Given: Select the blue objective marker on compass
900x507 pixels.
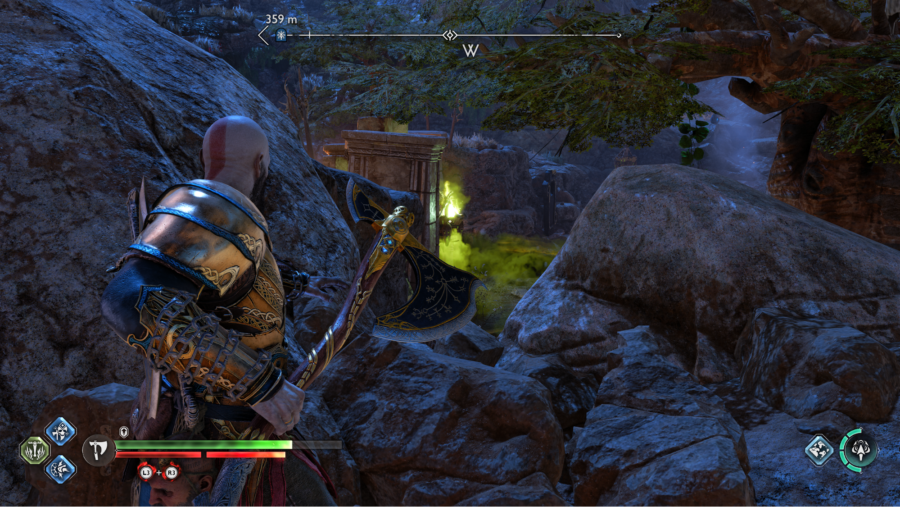Looking at the screenshot, I should [281, 35].
